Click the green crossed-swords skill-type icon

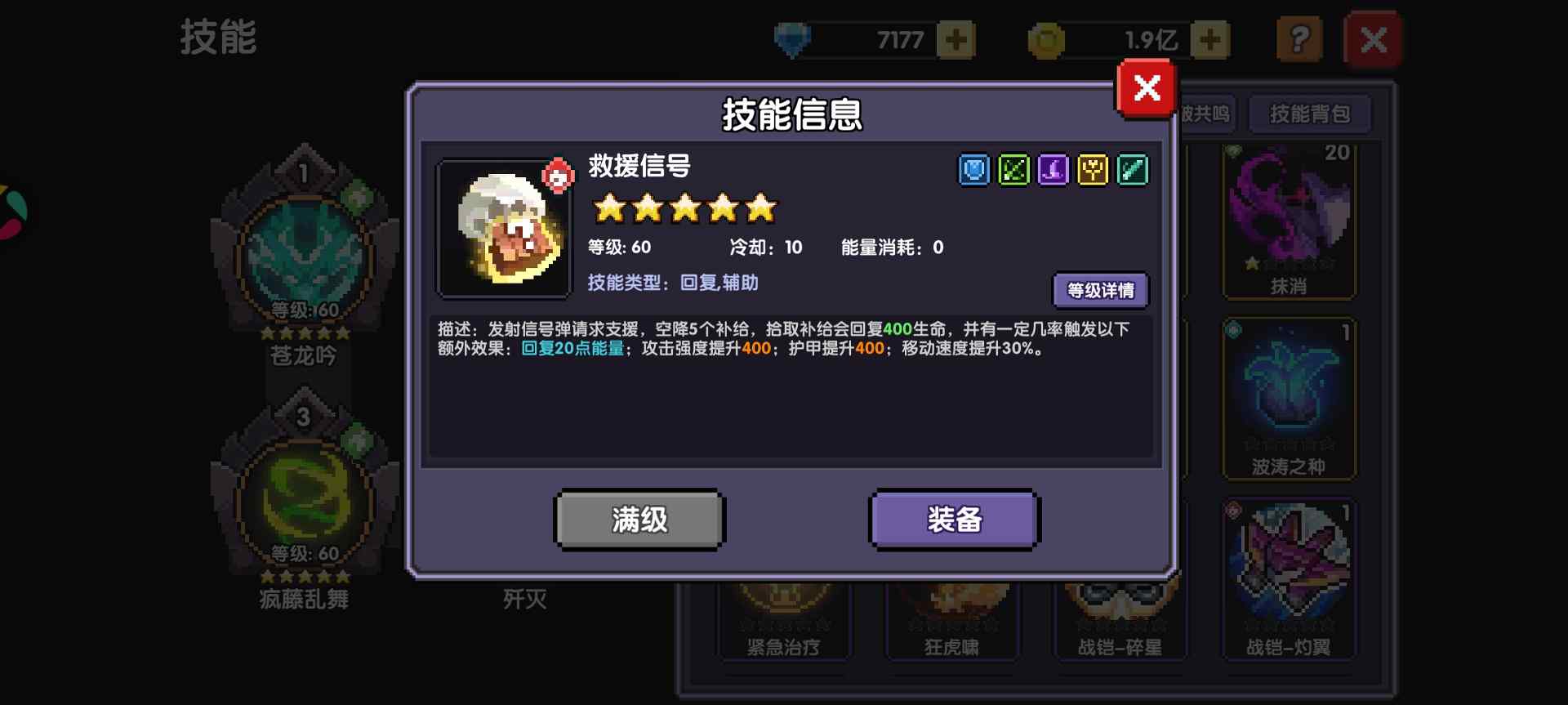coord(1013,170)
